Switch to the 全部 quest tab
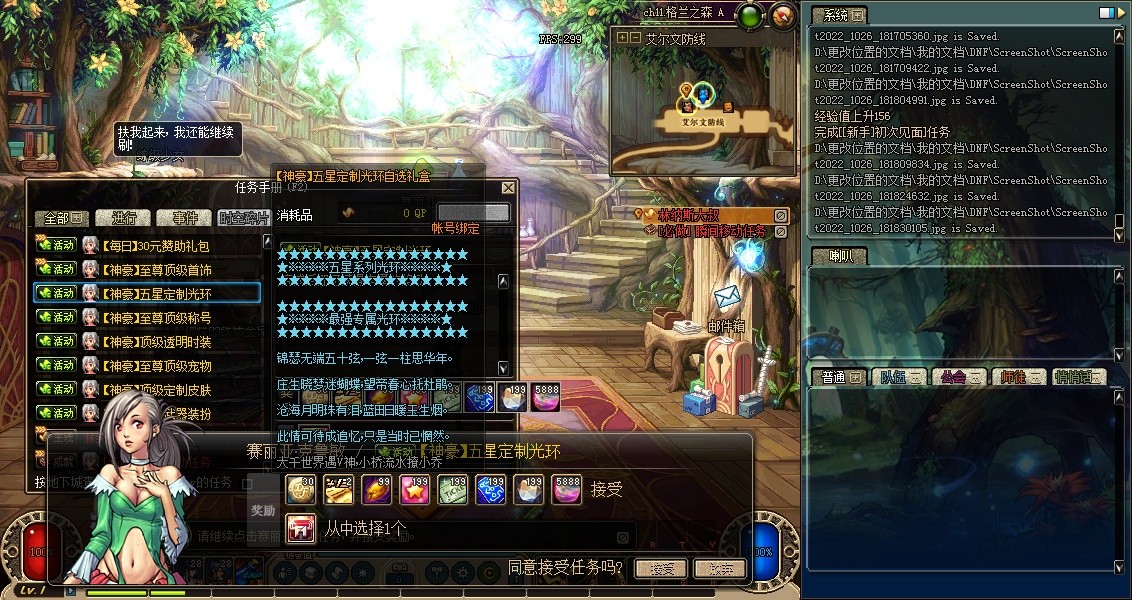Viewport: 1132px width, 600px height. 62,218
